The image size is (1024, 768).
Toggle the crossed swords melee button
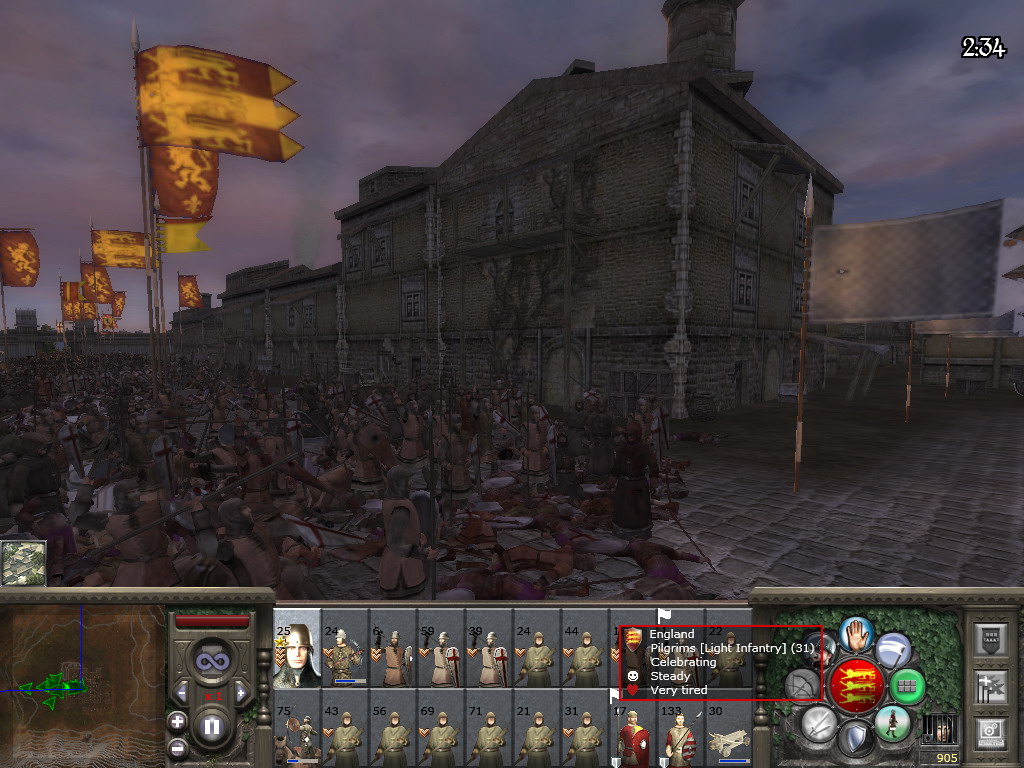[x=818, y=723]
